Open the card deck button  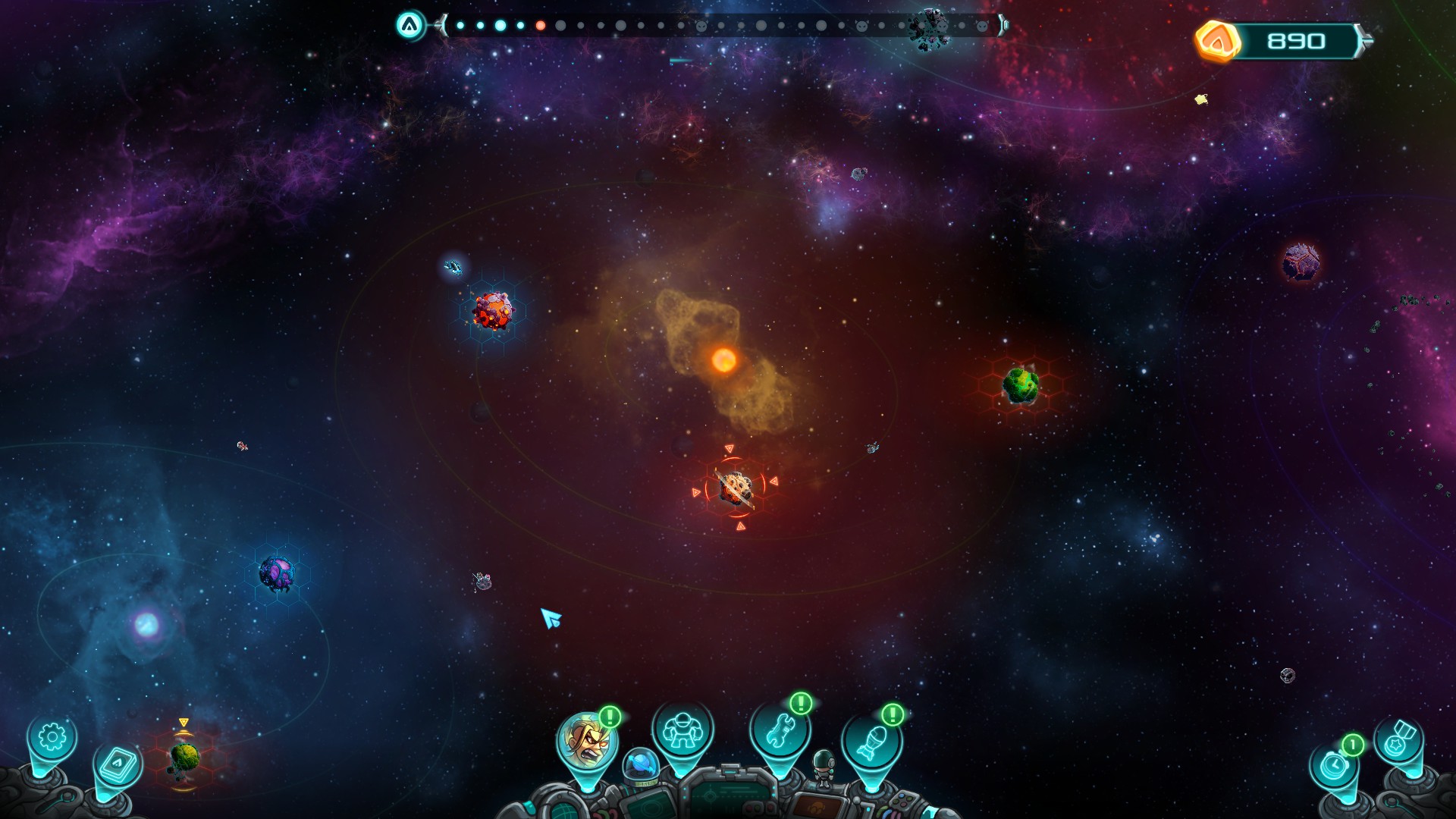point(118,764)
